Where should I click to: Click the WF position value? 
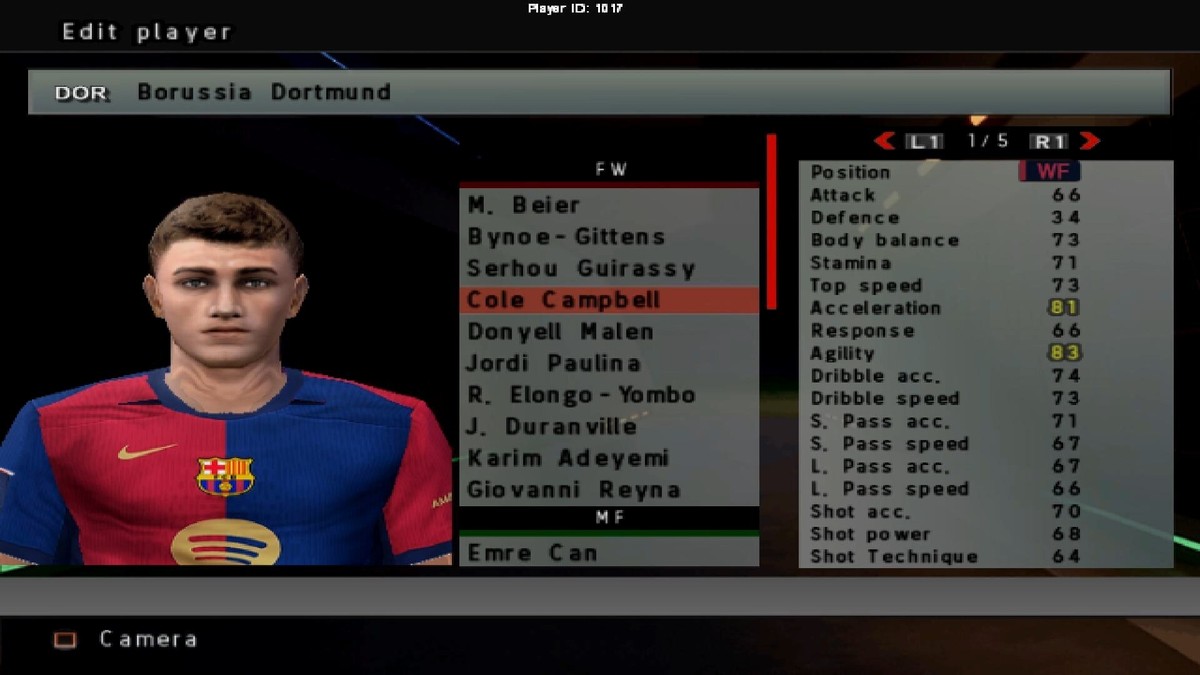pyautogui.click(x=1051, y=171)
